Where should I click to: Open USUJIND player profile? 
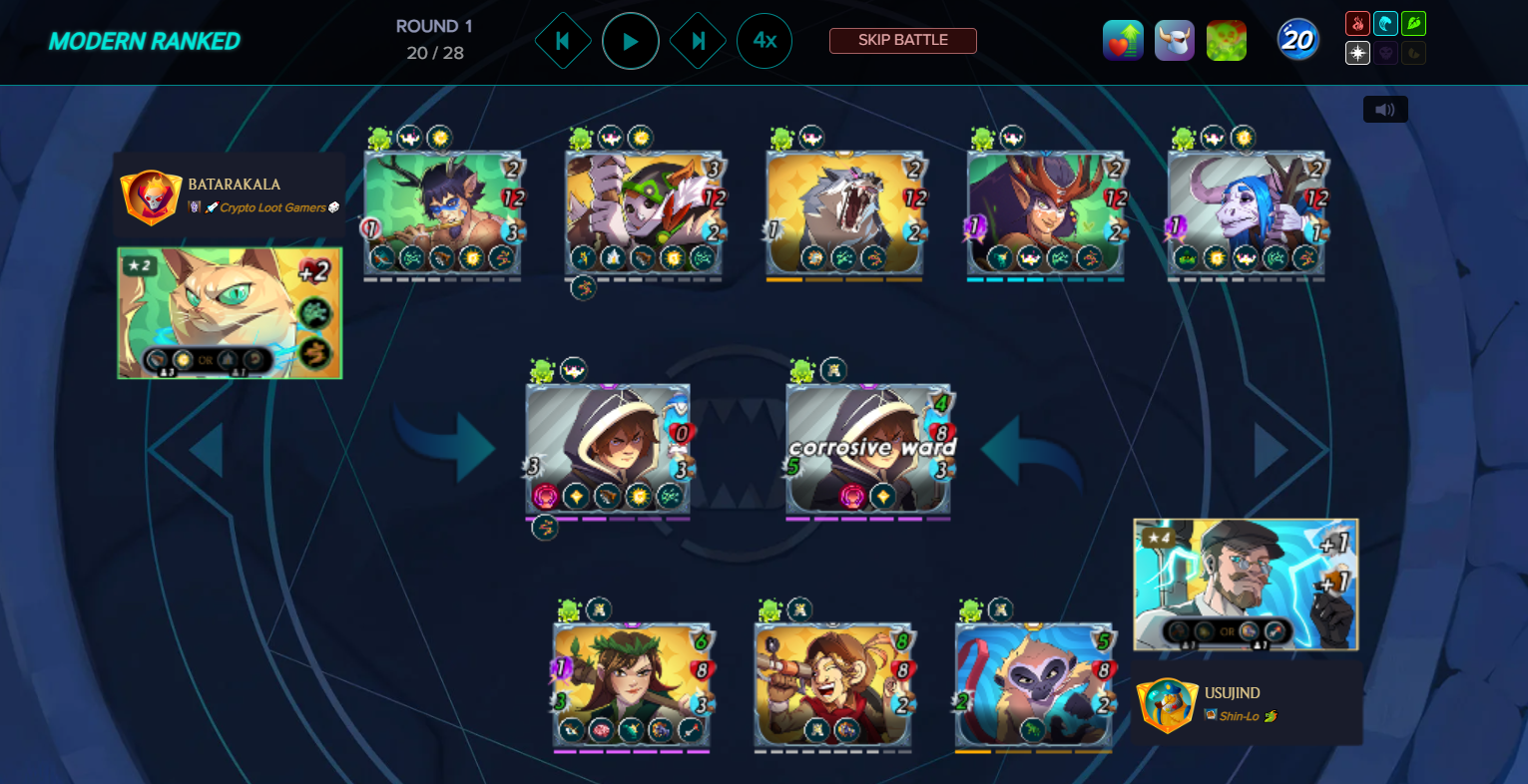(x=1232, y=693)
